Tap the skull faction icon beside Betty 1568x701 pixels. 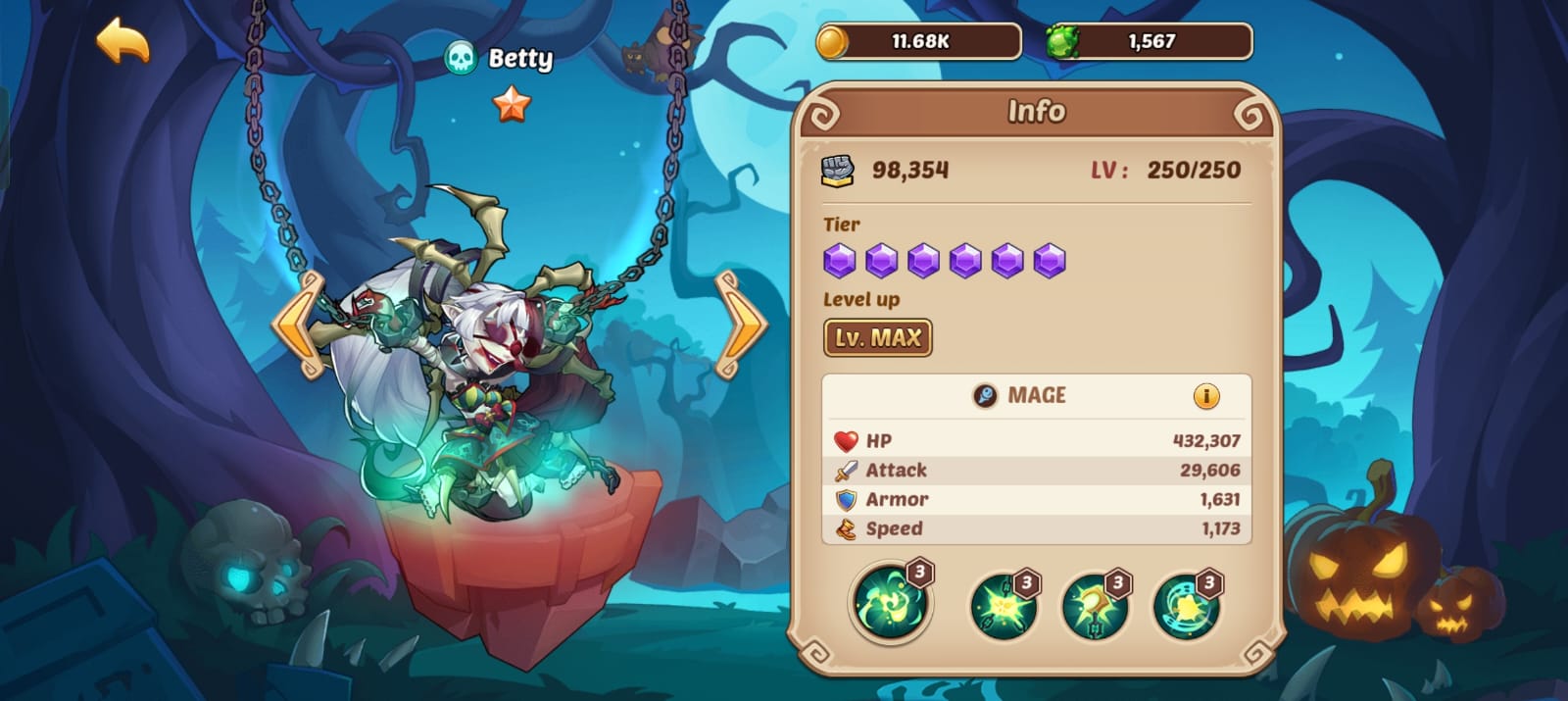coord(461,59)
